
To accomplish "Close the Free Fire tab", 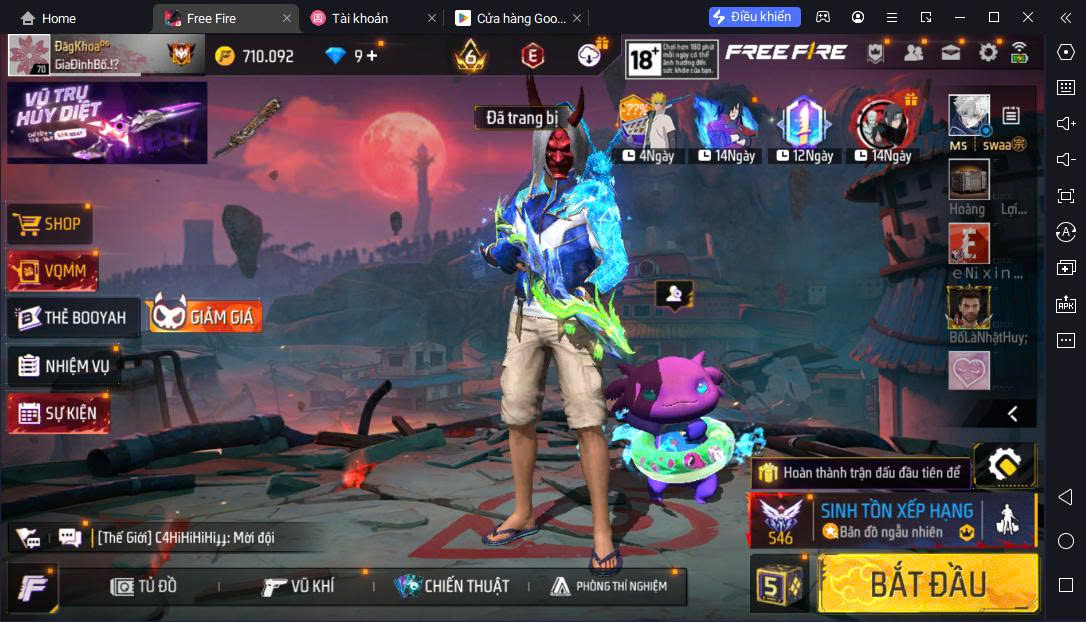I will 287,18.
